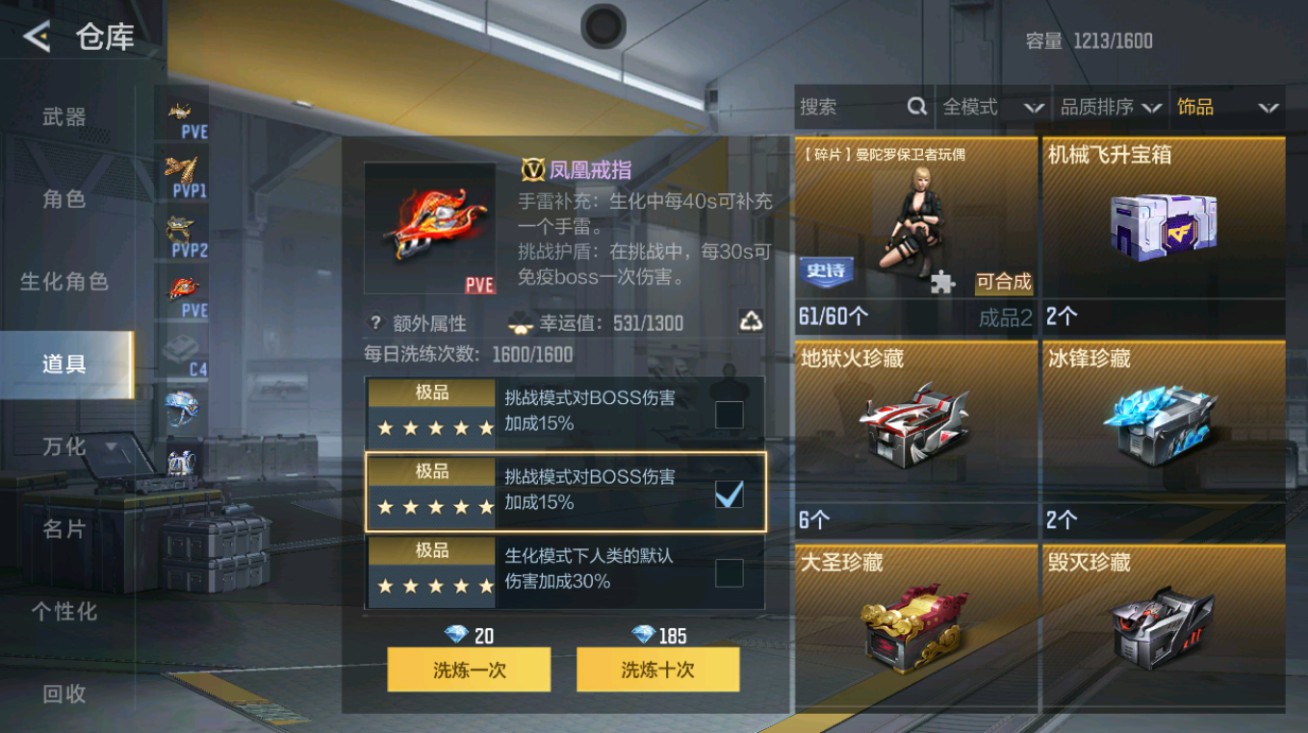The width and height of the screenshot is (1308, 733).
Task: Click the magnifier icon in the search bar
Action: (916, 106)
